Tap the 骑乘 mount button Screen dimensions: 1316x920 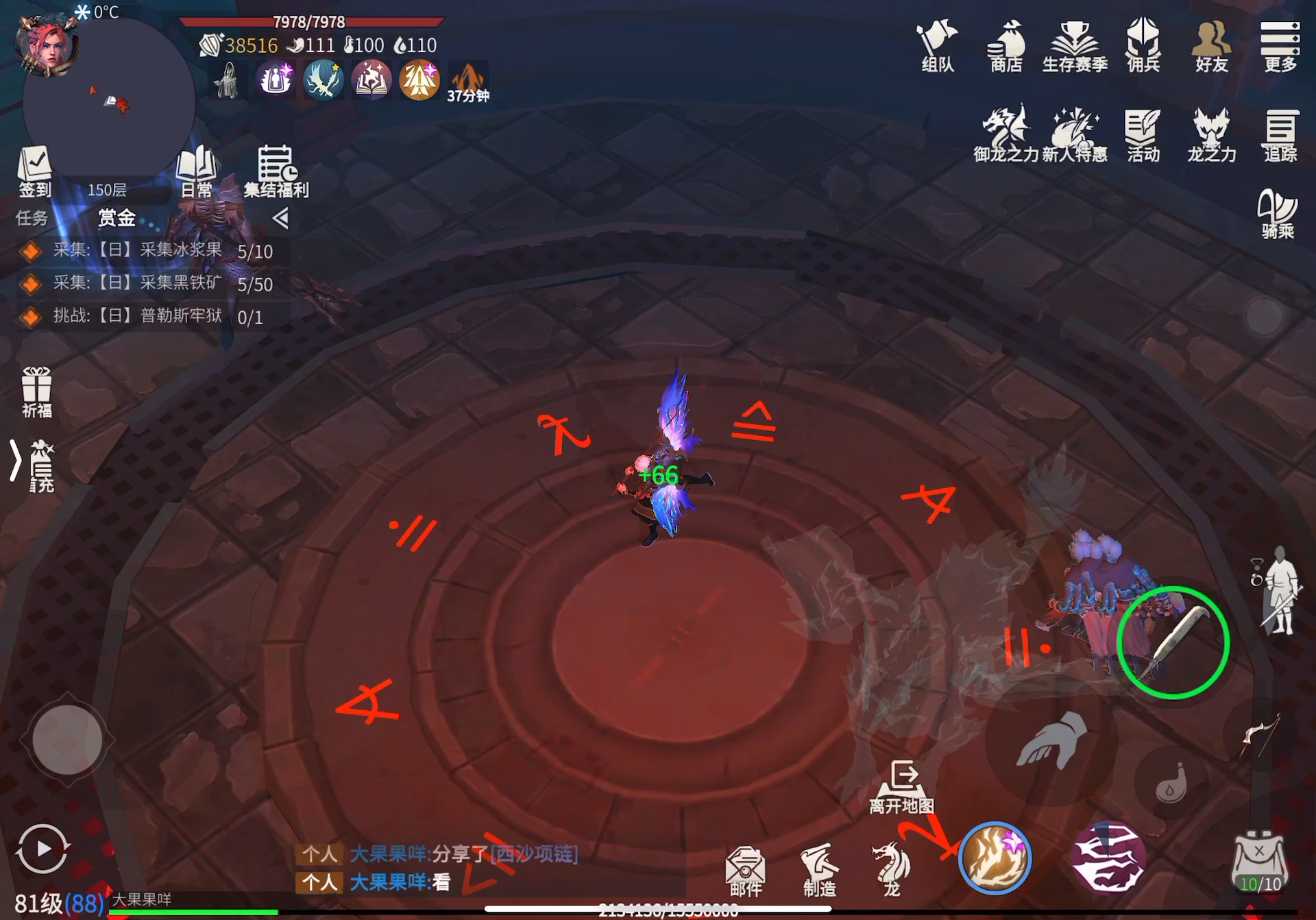pos(1277,213)
